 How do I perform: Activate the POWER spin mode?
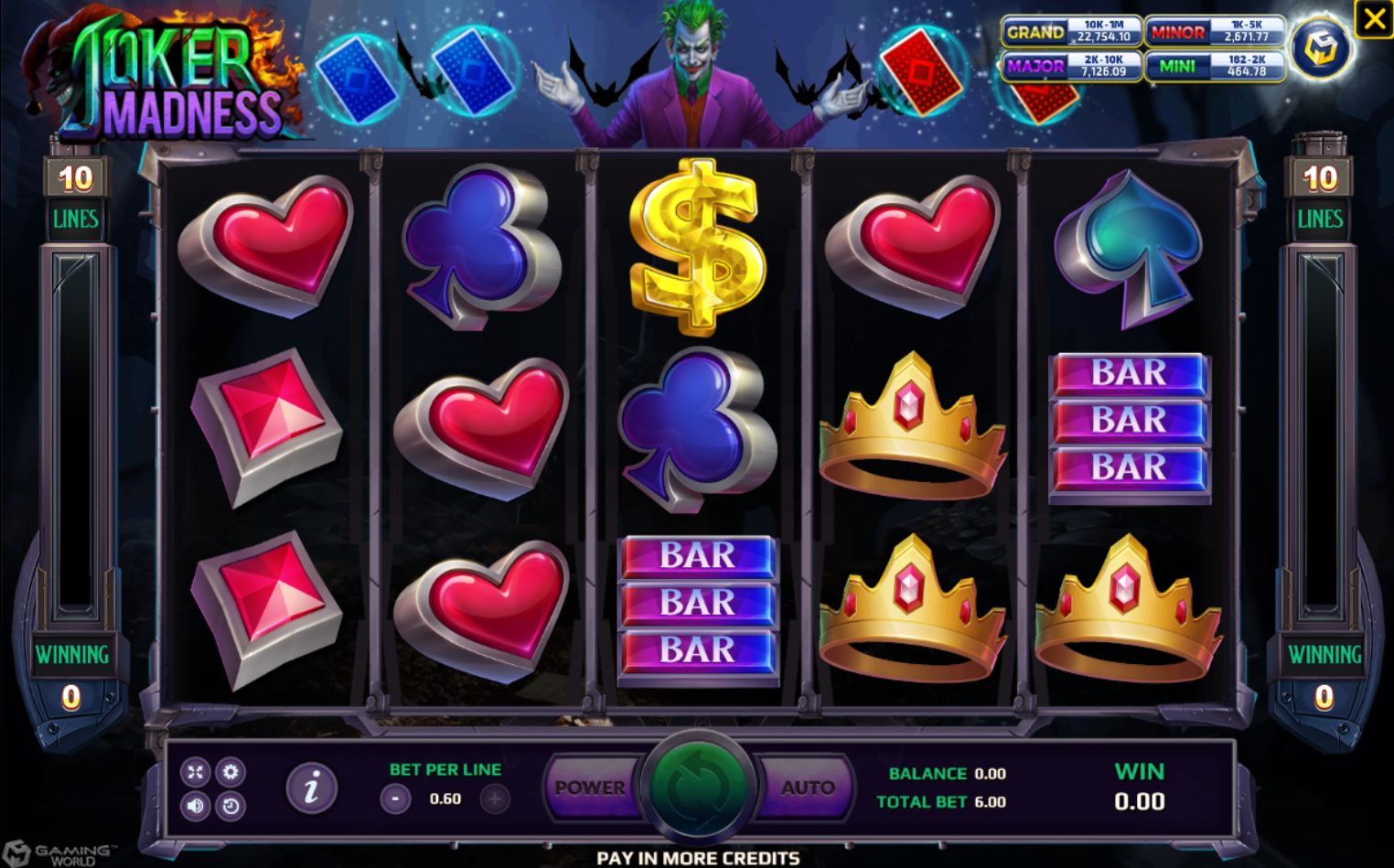(x=590, y=787)
